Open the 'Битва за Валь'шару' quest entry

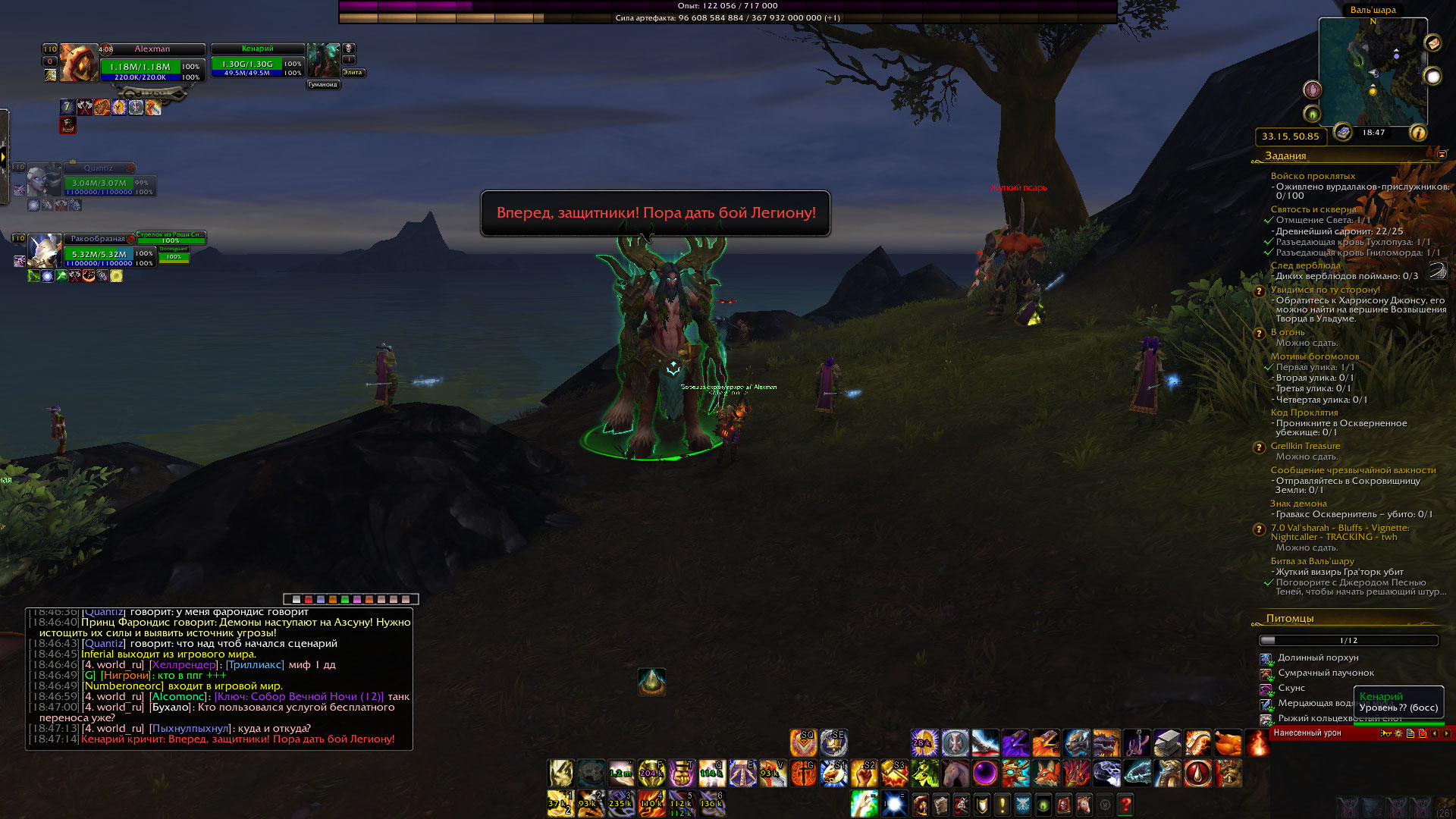(x=1312, y=561)
